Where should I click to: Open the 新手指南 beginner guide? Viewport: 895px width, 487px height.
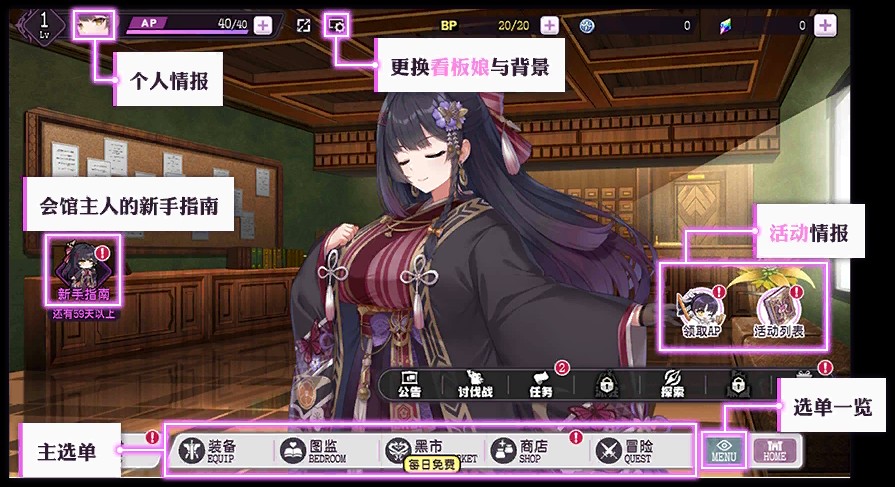coord(83,271)
